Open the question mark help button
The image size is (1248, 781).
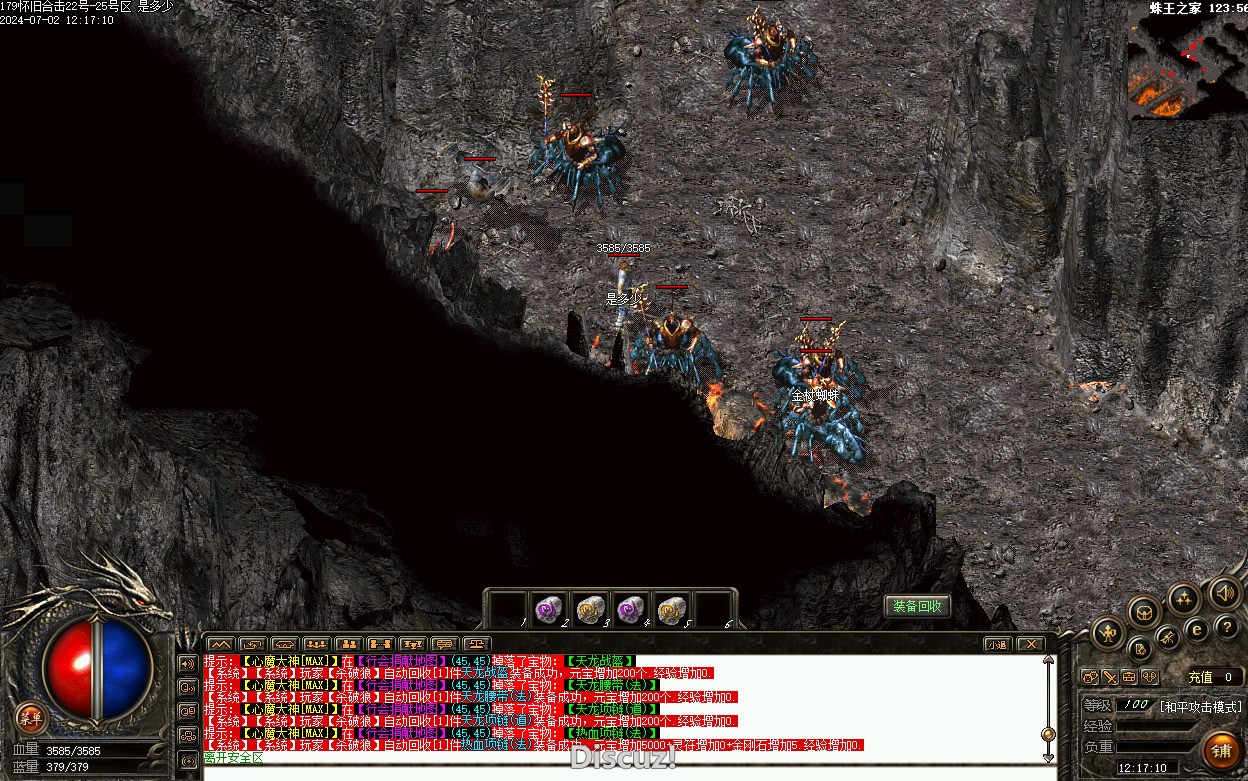pyautogui.click(x=1227, y=627)
